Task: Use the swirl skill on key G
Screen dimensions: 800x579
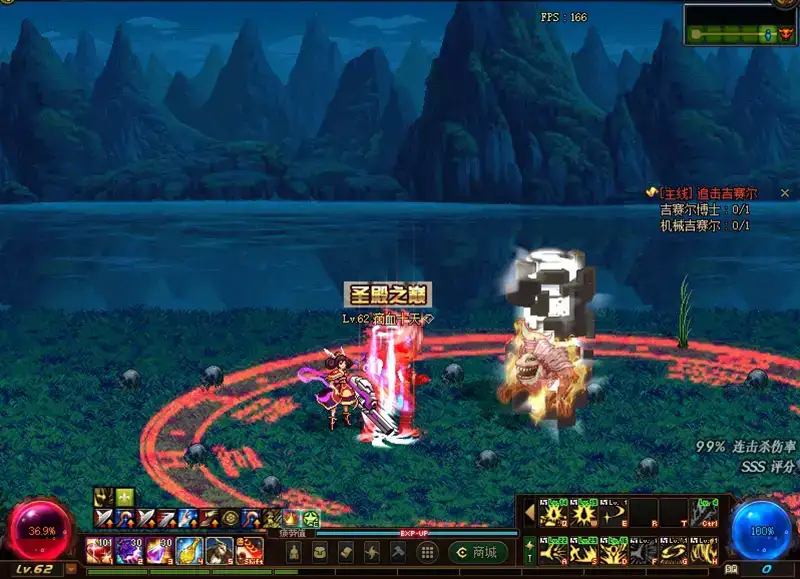Action: (x=675, y=550)
